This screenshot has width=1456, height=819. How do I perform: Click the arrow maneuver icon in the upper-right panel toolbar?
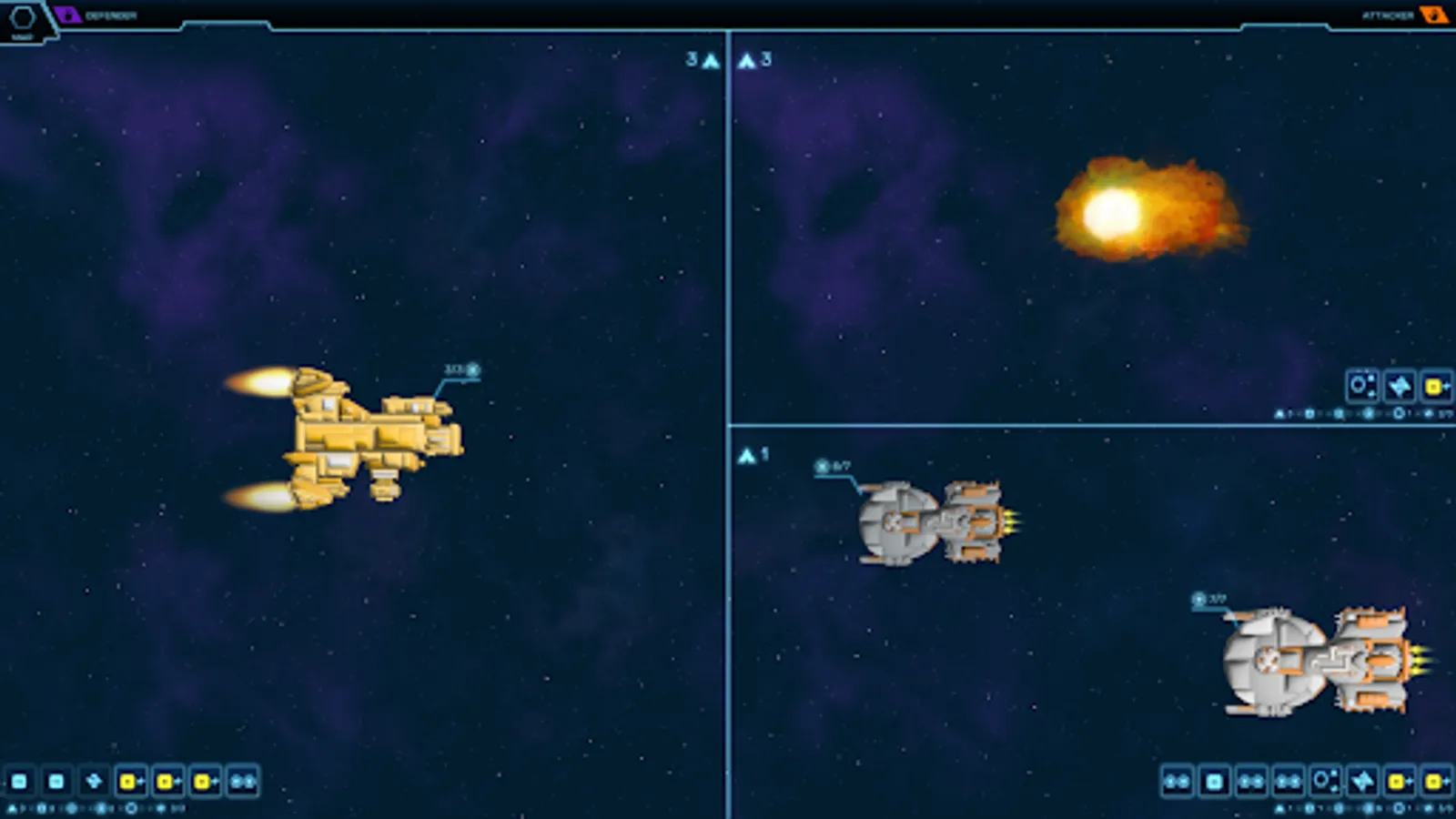pyautogui.click(x=1400, y=387)
